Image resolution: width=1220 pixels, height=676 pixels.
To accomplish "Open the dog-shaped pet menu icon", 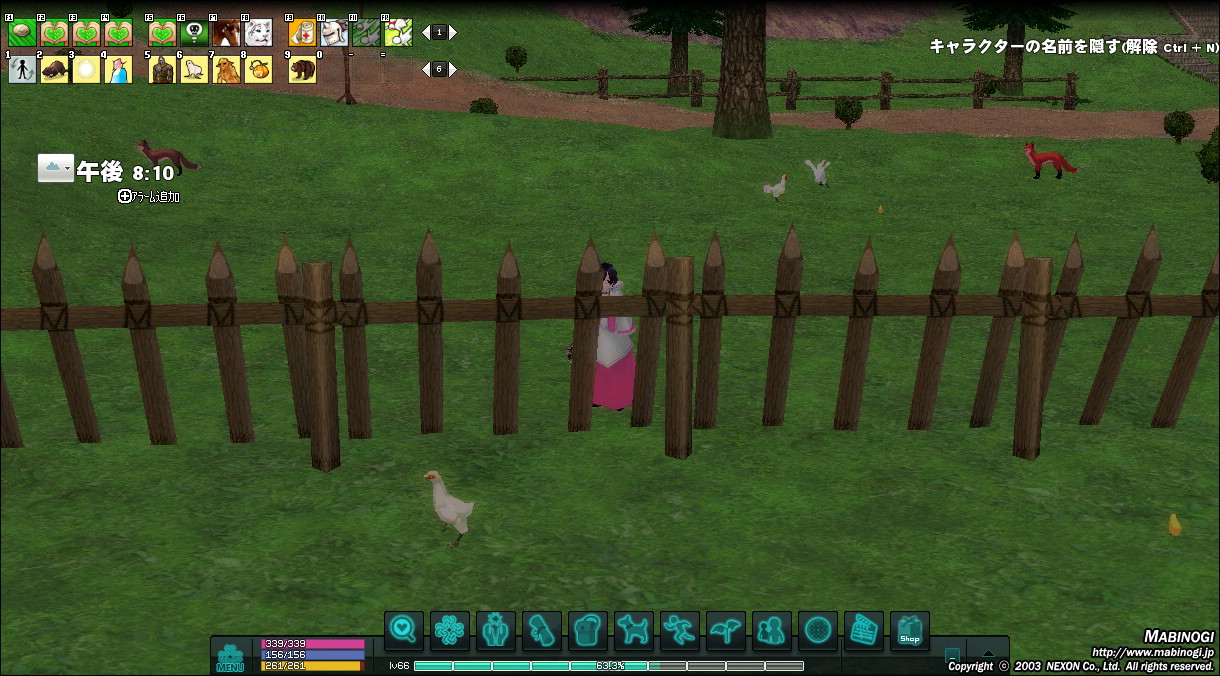I will click(x=633, y=631).
